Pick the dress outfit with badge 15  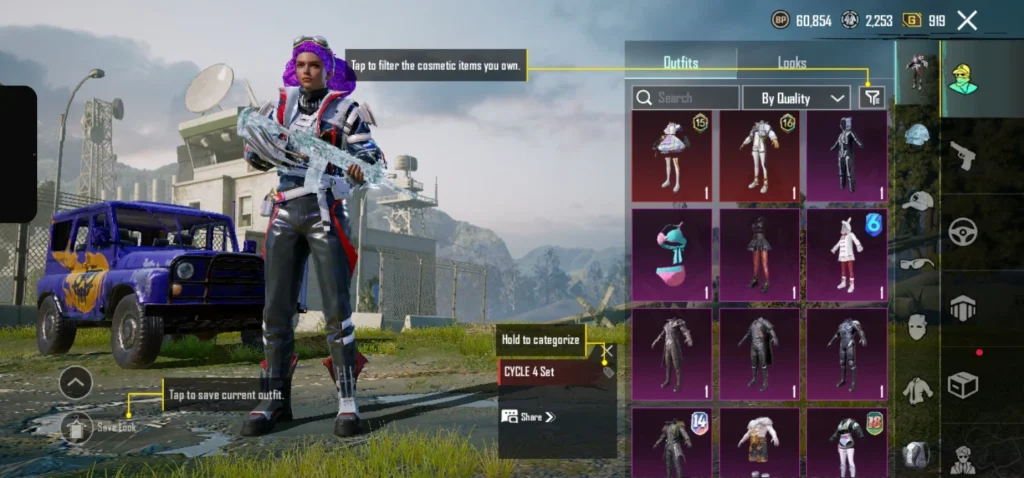pos(672,156)
